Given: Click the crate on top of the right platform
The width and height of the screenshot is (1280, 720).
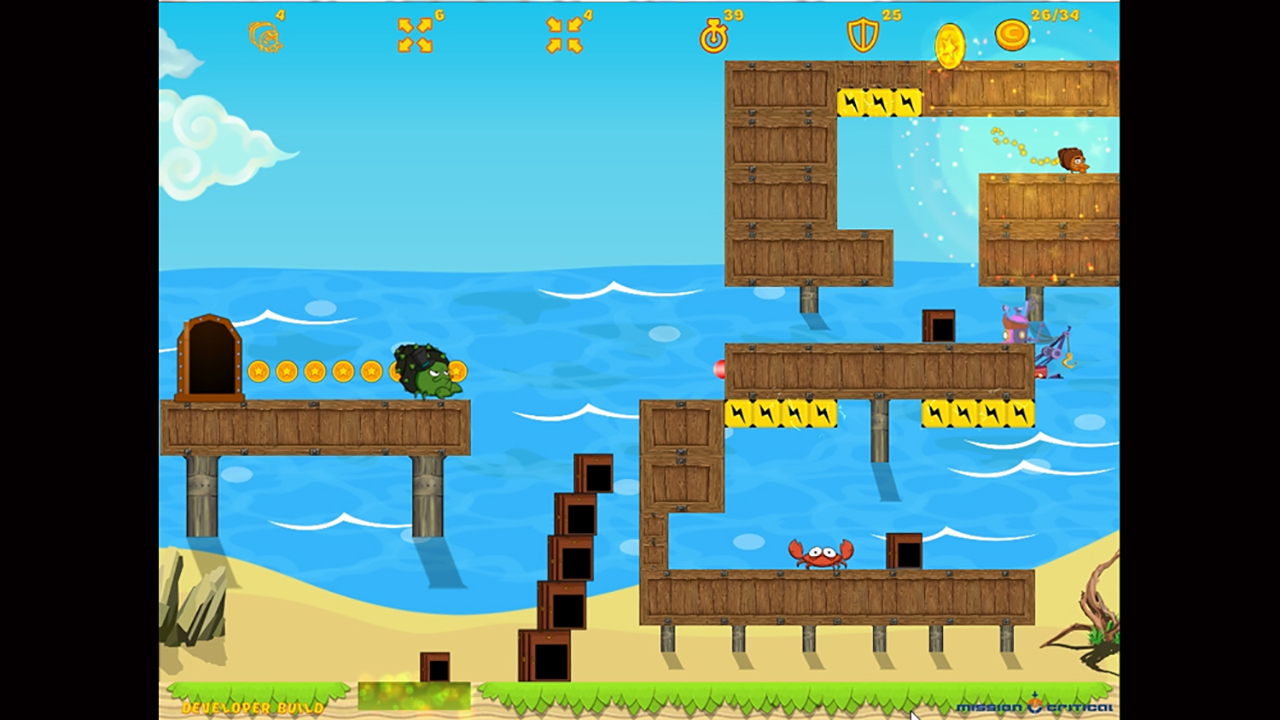Looking at the screenshot, I should [938, 323].
